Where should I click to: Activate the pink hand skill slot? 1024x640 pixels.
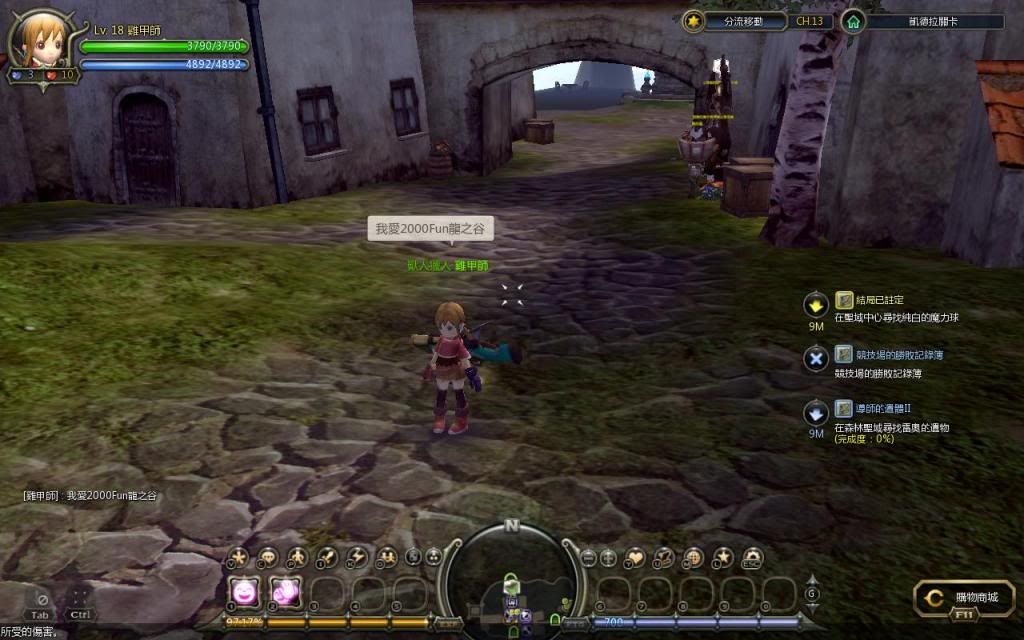coord(286,592)
